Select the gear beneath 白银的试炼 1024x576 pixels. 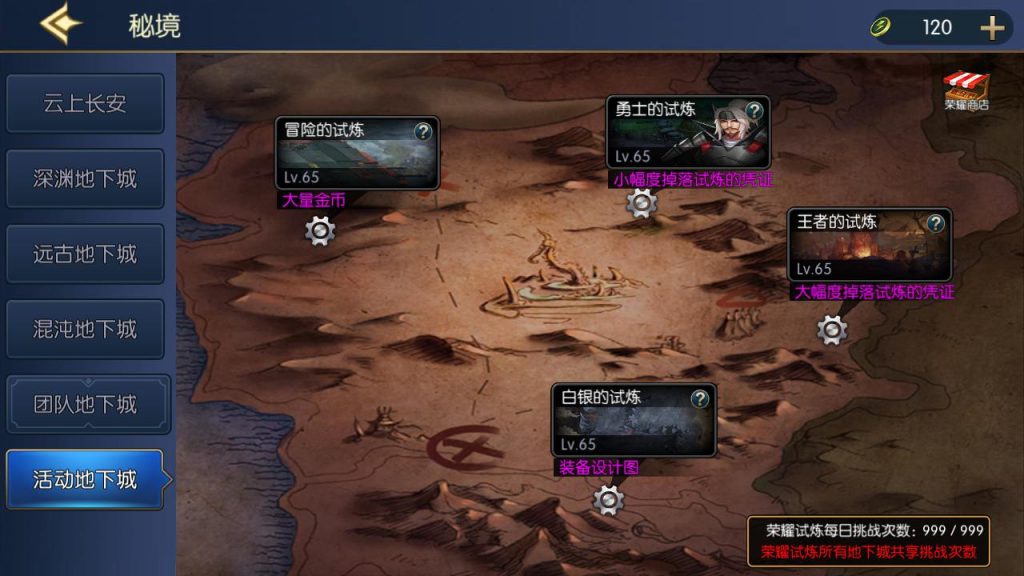pos(608,499)
